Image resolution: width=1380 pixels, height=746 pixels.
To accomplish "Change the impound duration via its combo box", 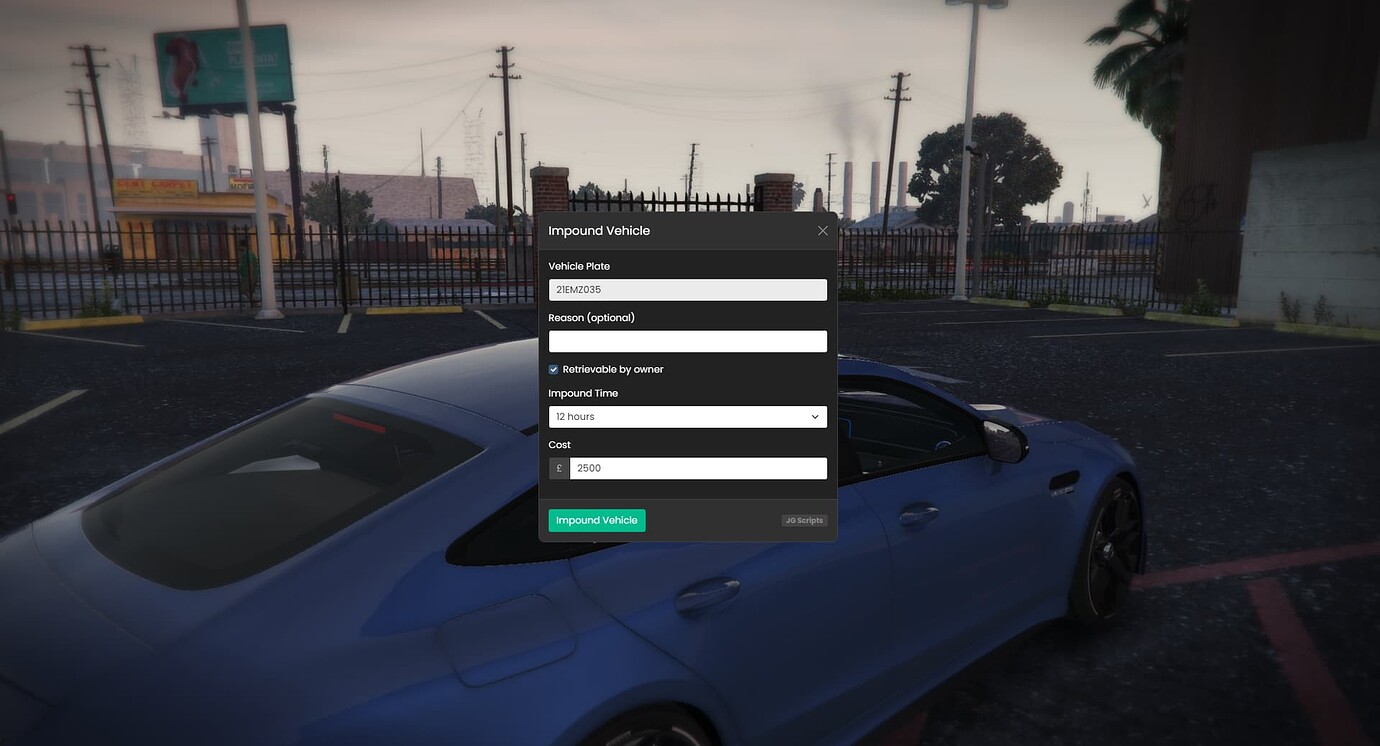I will [x=687, y=416].
